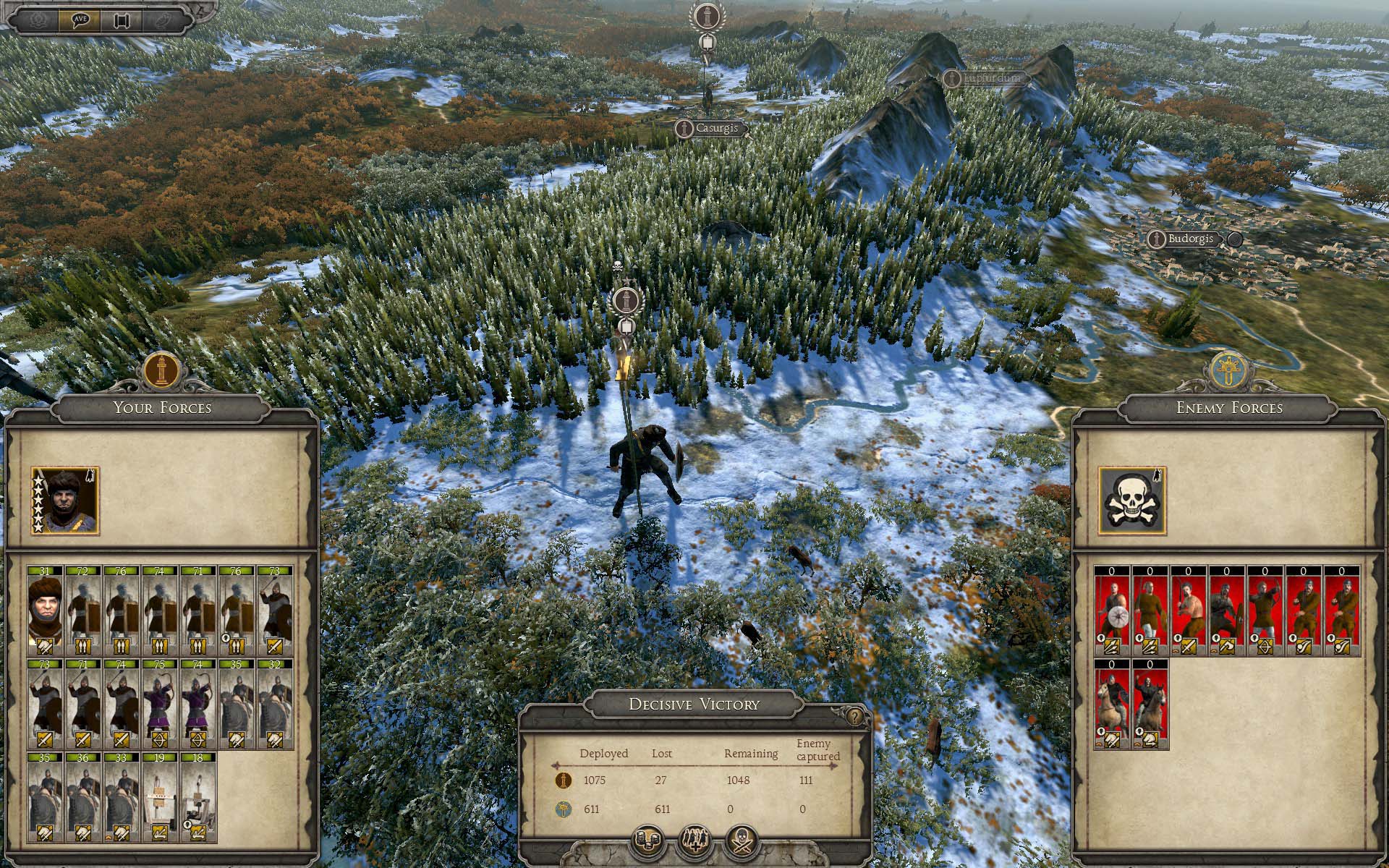Choose the captives-with-plus-sign option
The width and height of the screenshot is (1389, 868).
[694, 841]
